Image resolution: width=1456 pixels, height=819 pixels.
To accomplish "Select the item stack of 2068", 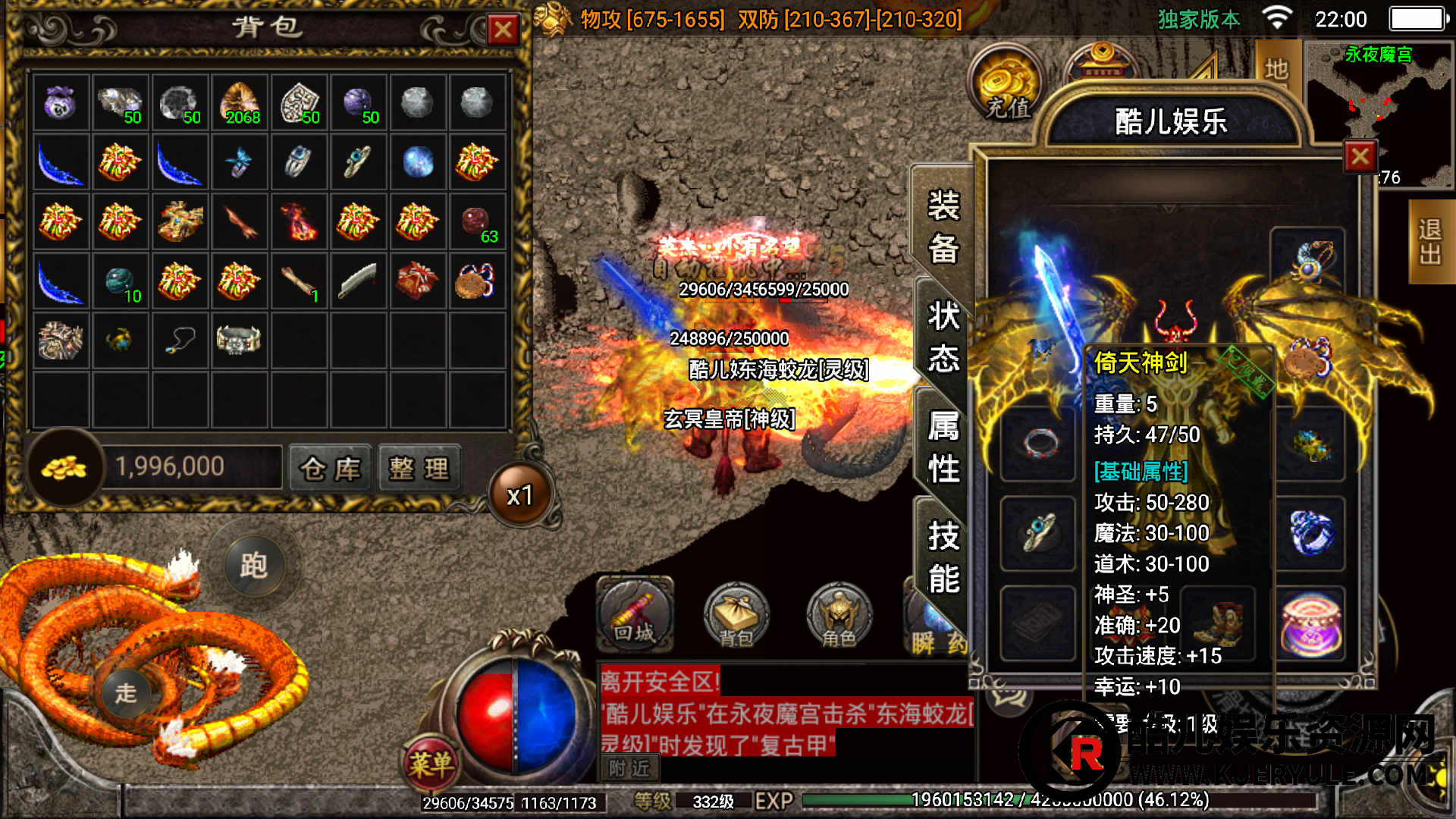I will 240,103.
